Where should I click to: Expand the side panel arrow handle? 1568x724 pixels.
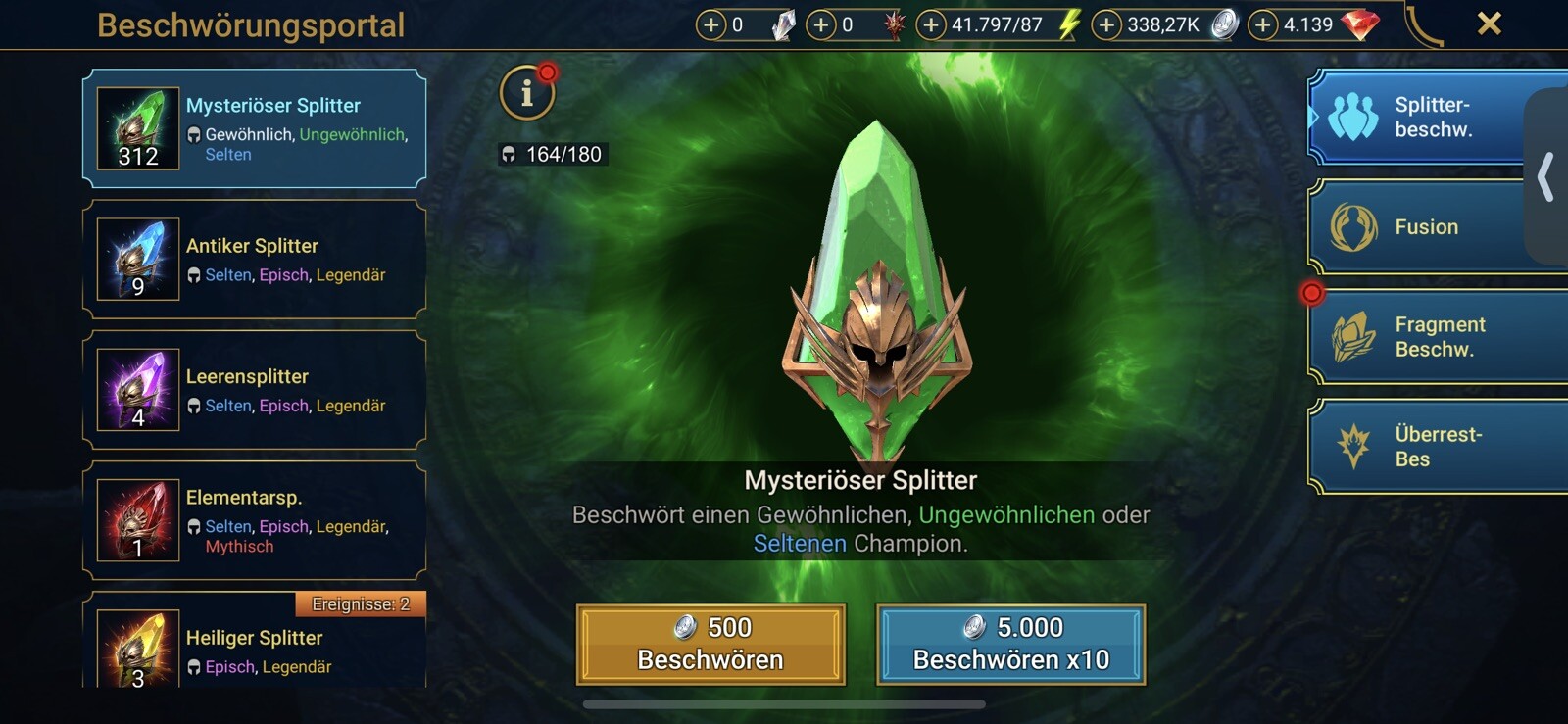click(x=1546, y=177)
